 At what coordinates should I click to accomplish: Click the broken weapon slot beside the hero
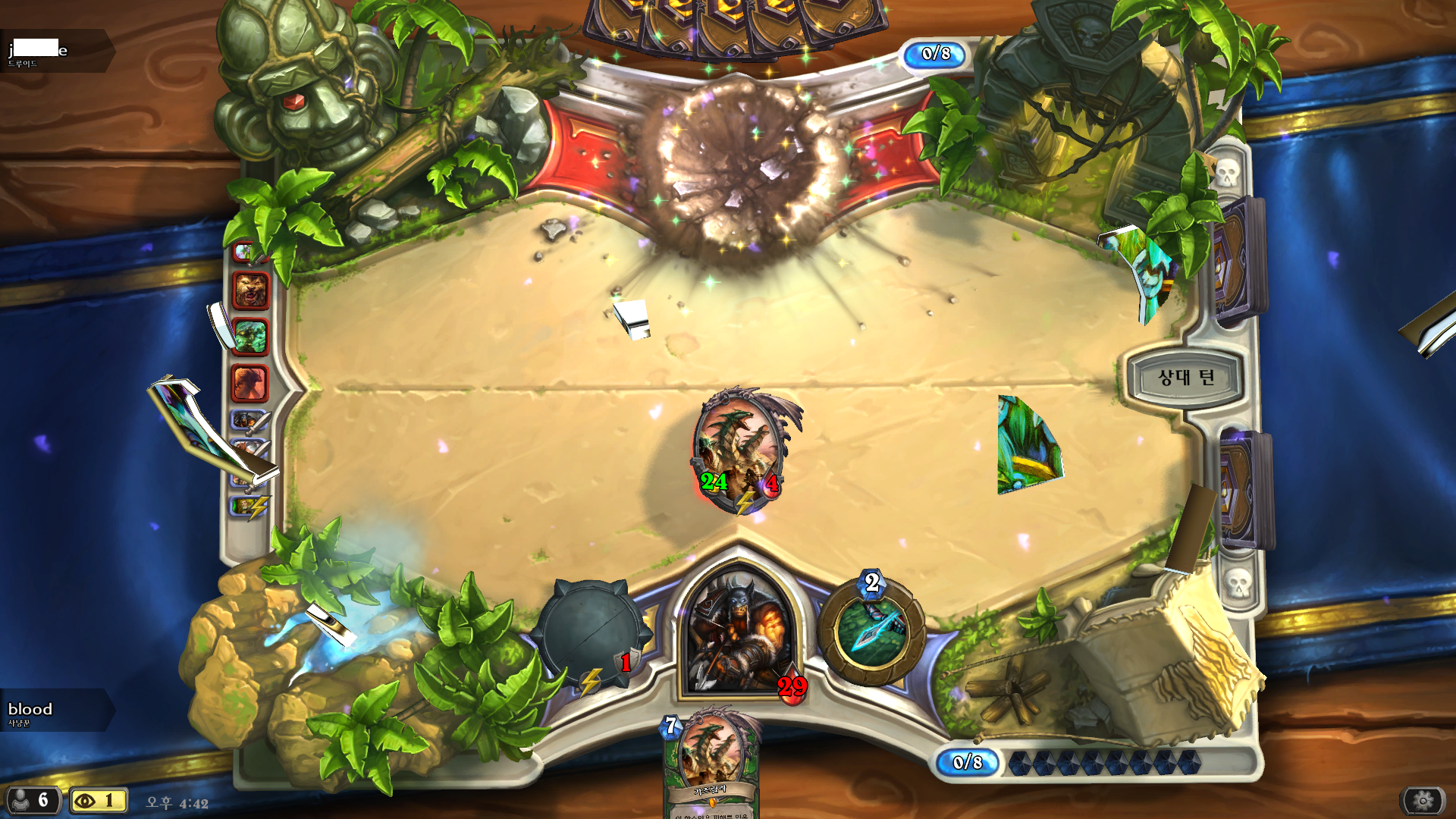click(591, 635)
